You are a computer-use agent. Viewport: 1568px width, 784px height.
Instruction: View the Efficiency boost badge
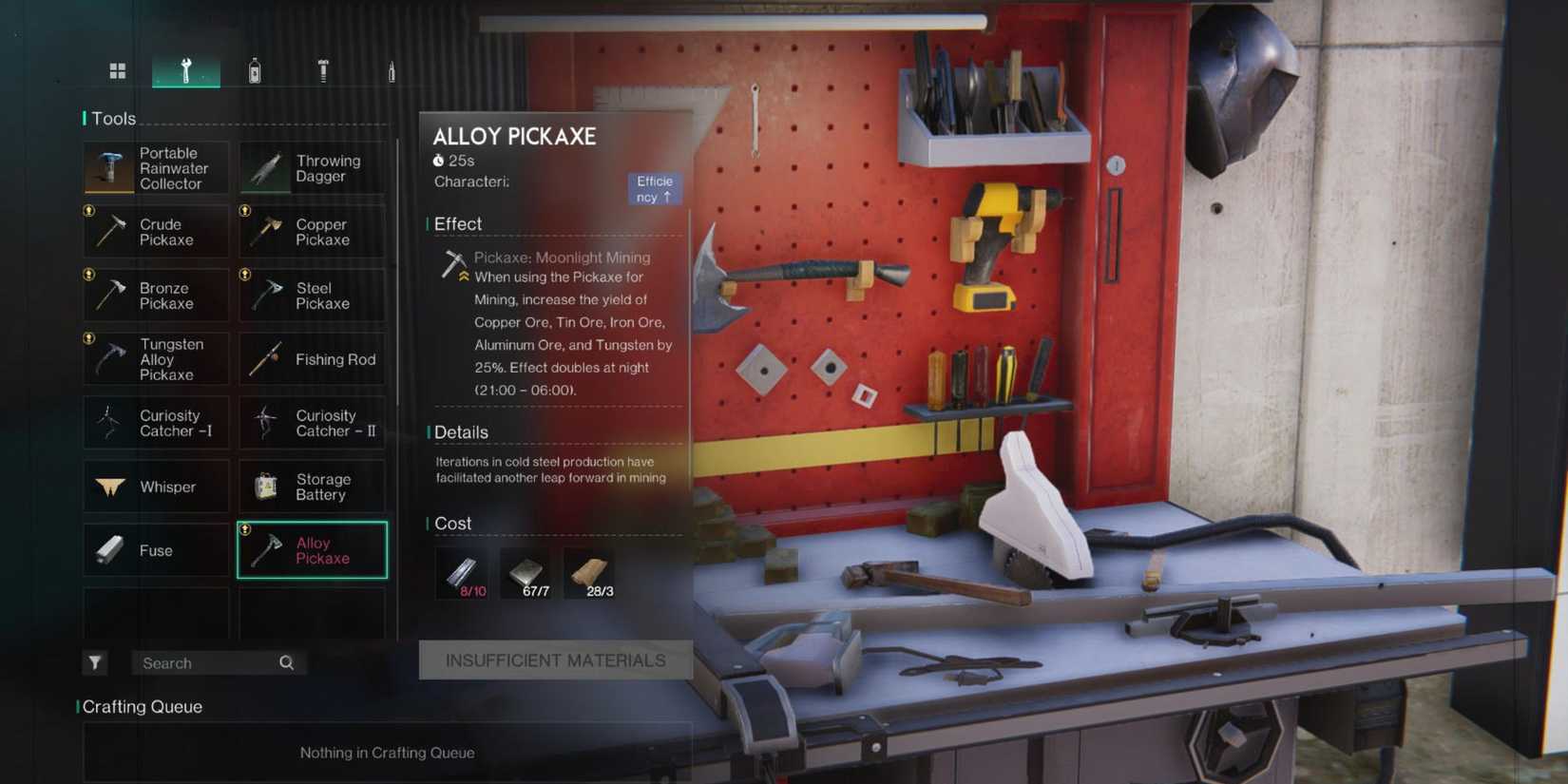655,188
